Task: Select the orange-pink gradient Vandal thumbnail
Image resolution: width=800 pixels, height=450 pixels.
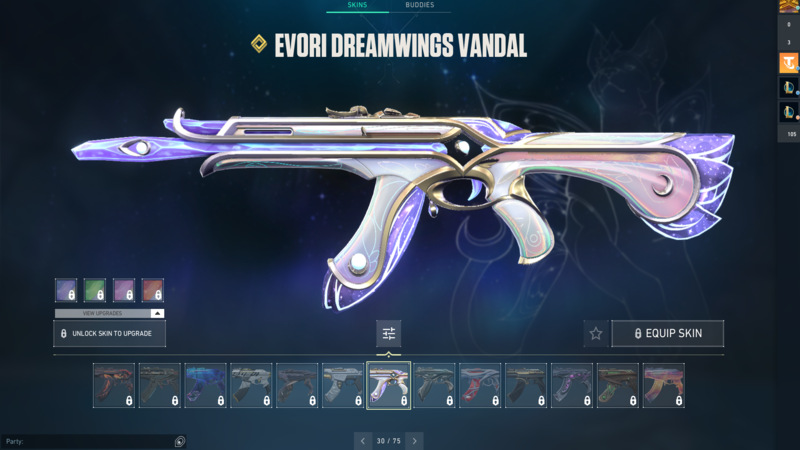Action: click(663, 385)
